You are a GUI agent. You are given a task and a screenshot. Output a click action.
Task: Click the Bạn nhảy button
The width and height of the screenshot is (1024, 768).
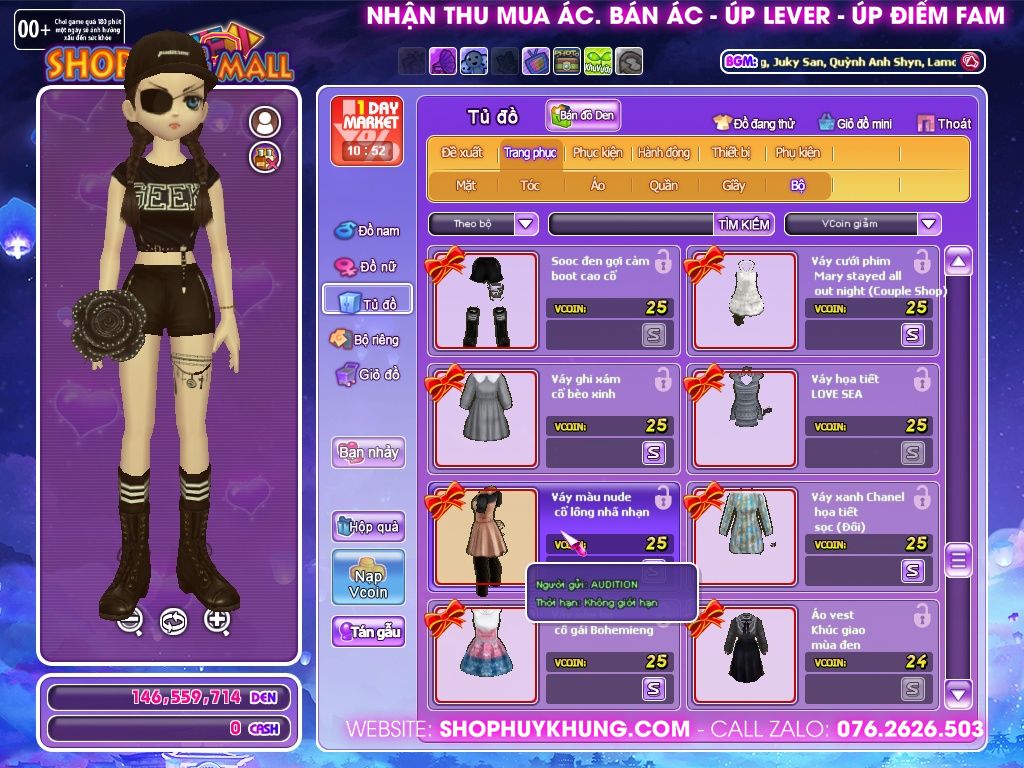pos(368,452)
